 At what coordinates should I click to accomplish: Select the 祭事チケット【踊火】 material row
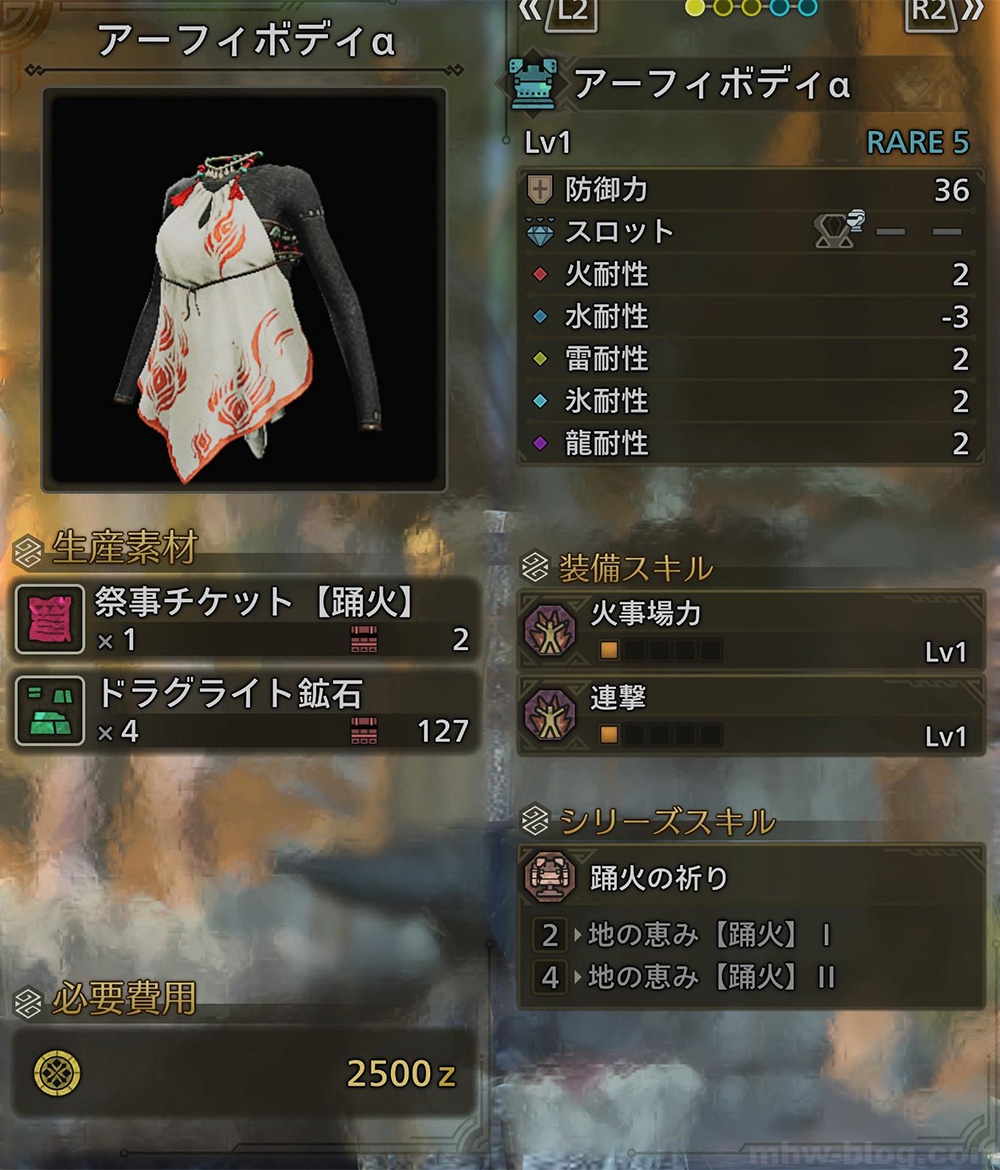click(x=245, y=620)
